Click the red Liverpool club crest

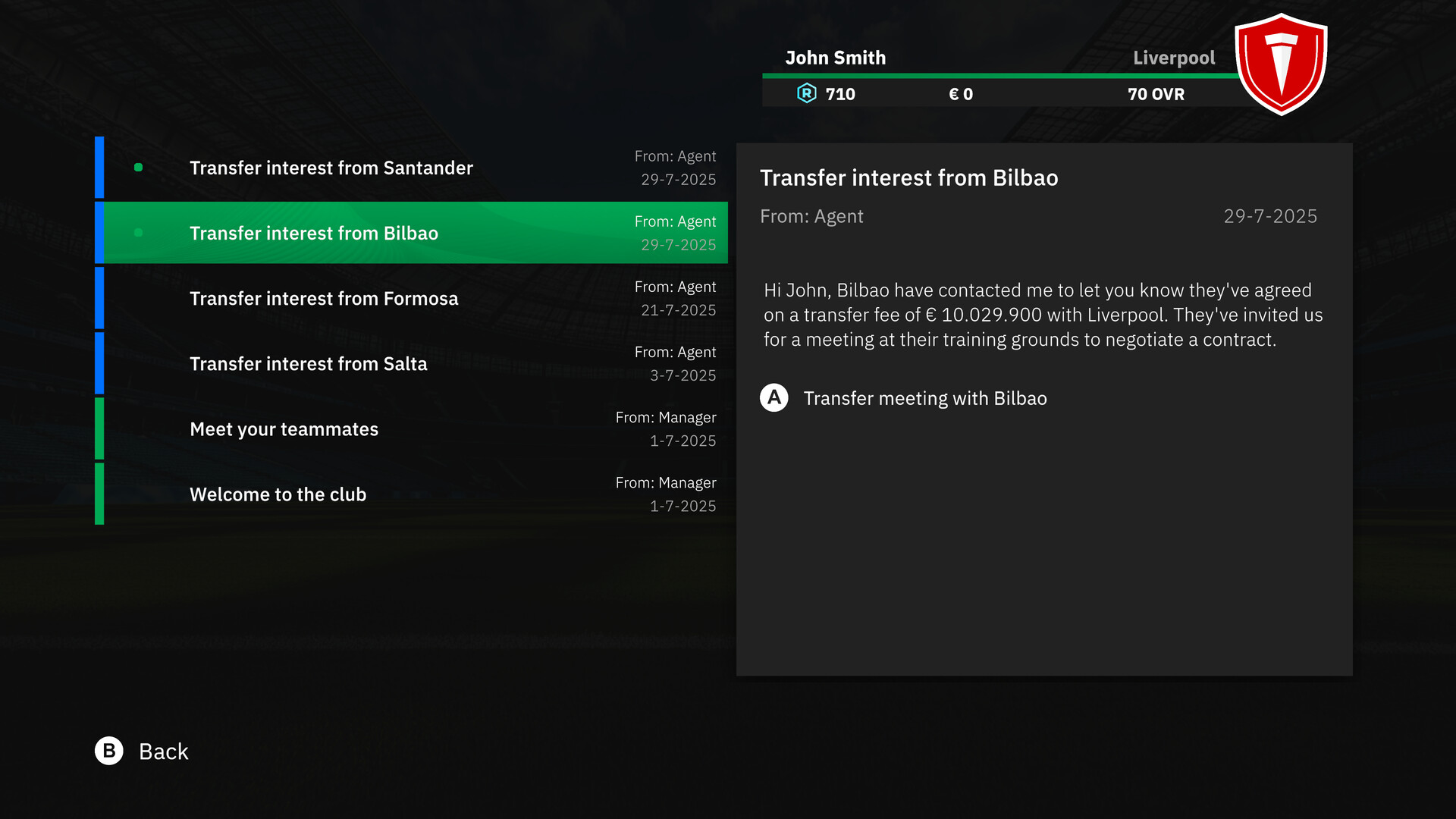tap(1282, 64)
